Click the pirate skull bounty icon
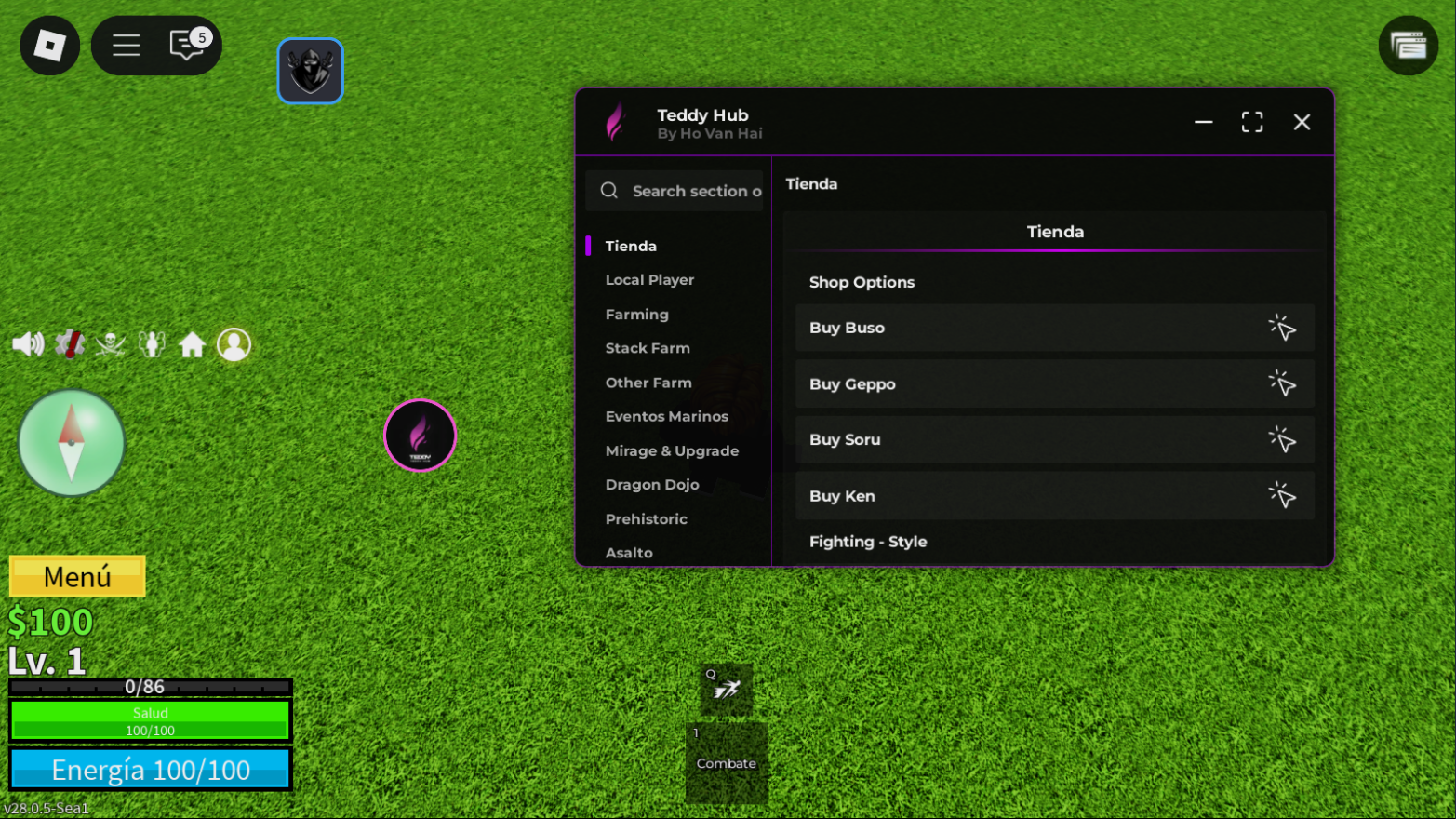 [x=110, y=343]
